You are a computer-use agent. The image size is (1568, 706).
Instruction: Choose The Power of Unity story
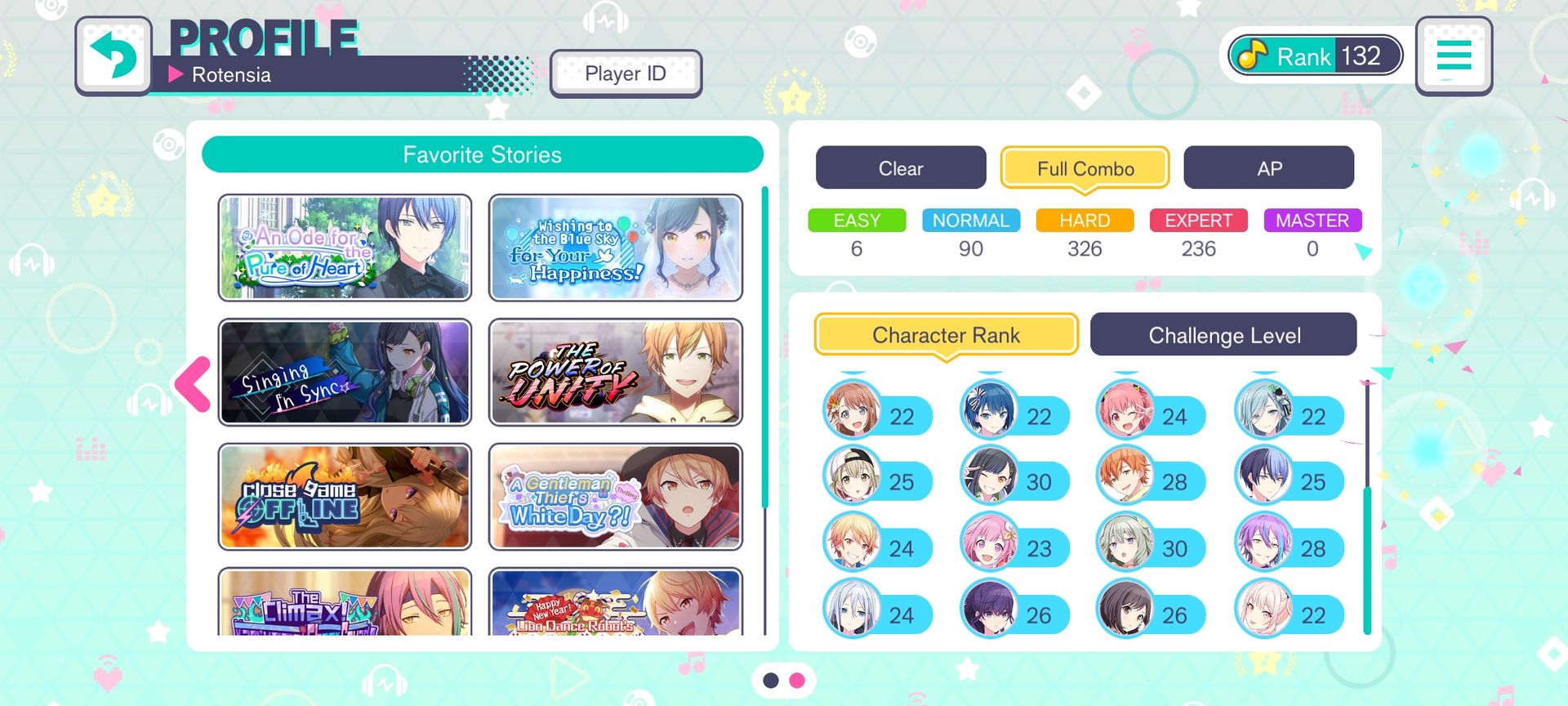(615, 373)
